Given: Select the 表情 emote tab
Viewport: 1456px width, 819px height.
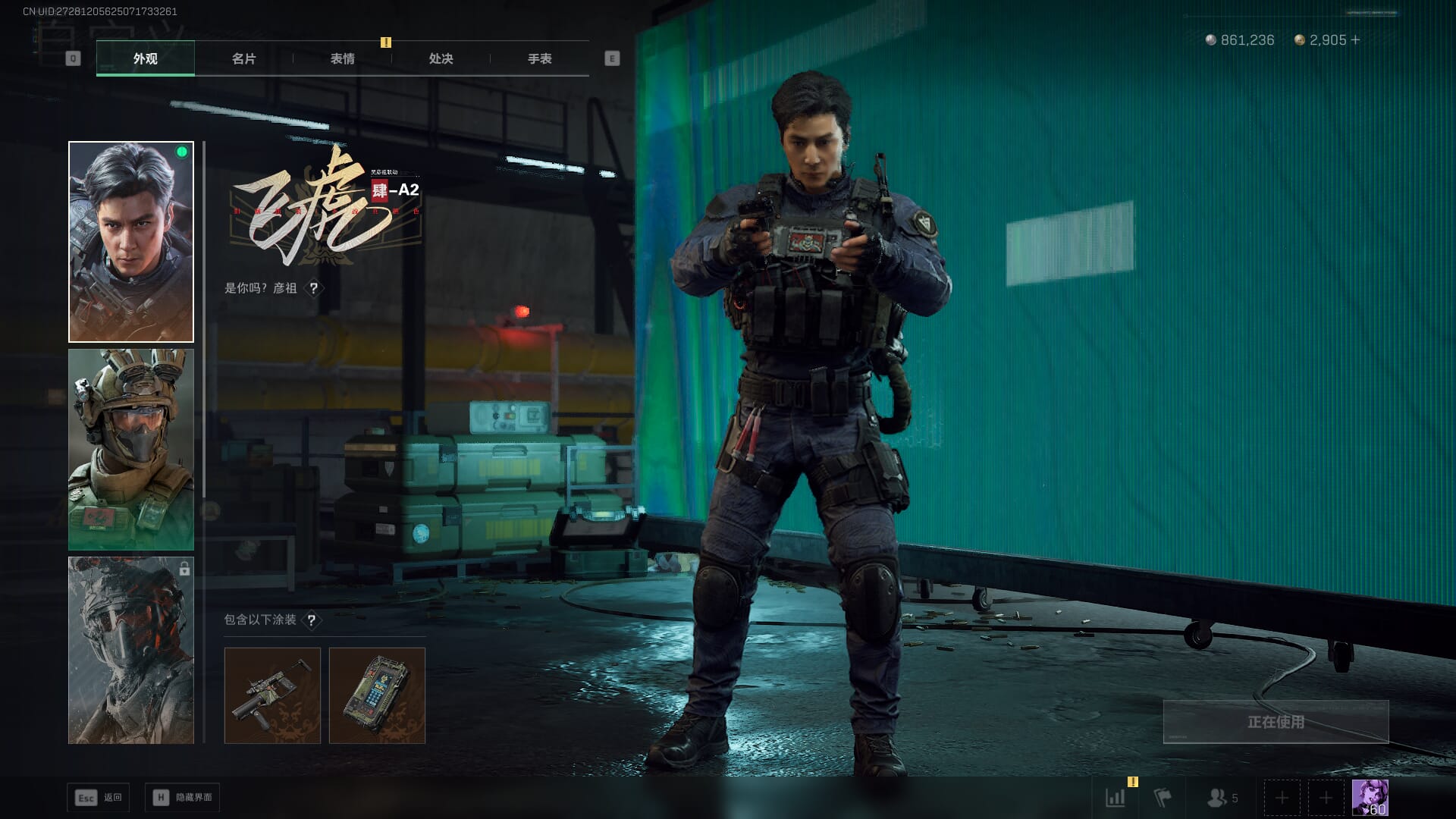Looking at the screenshot, I should point(342,58).
